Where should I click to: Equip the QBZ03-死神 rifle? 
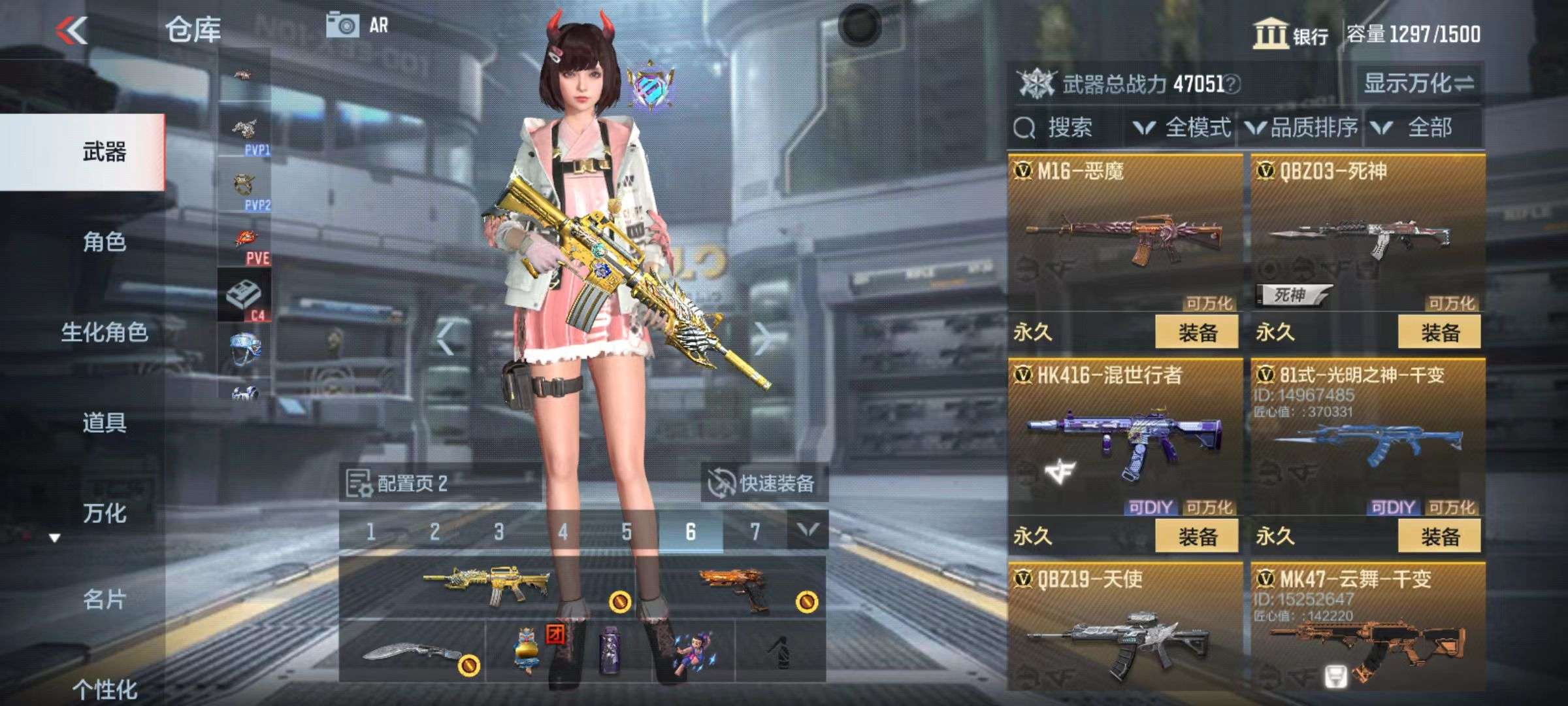pyautogui.click(x=1439, y=333)
